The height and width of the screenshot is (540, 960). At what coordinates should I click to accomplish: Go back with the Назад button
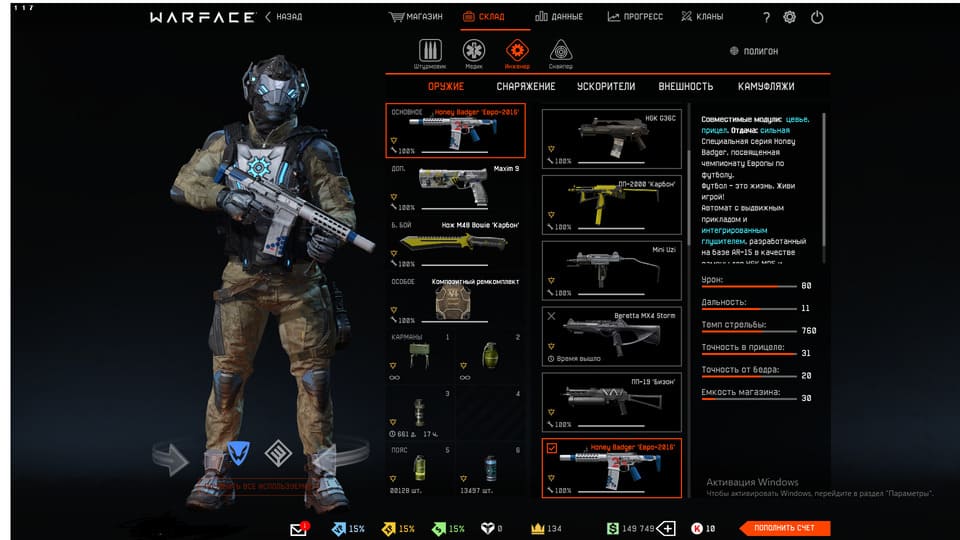pyautogui.click(x=284, y=17)
